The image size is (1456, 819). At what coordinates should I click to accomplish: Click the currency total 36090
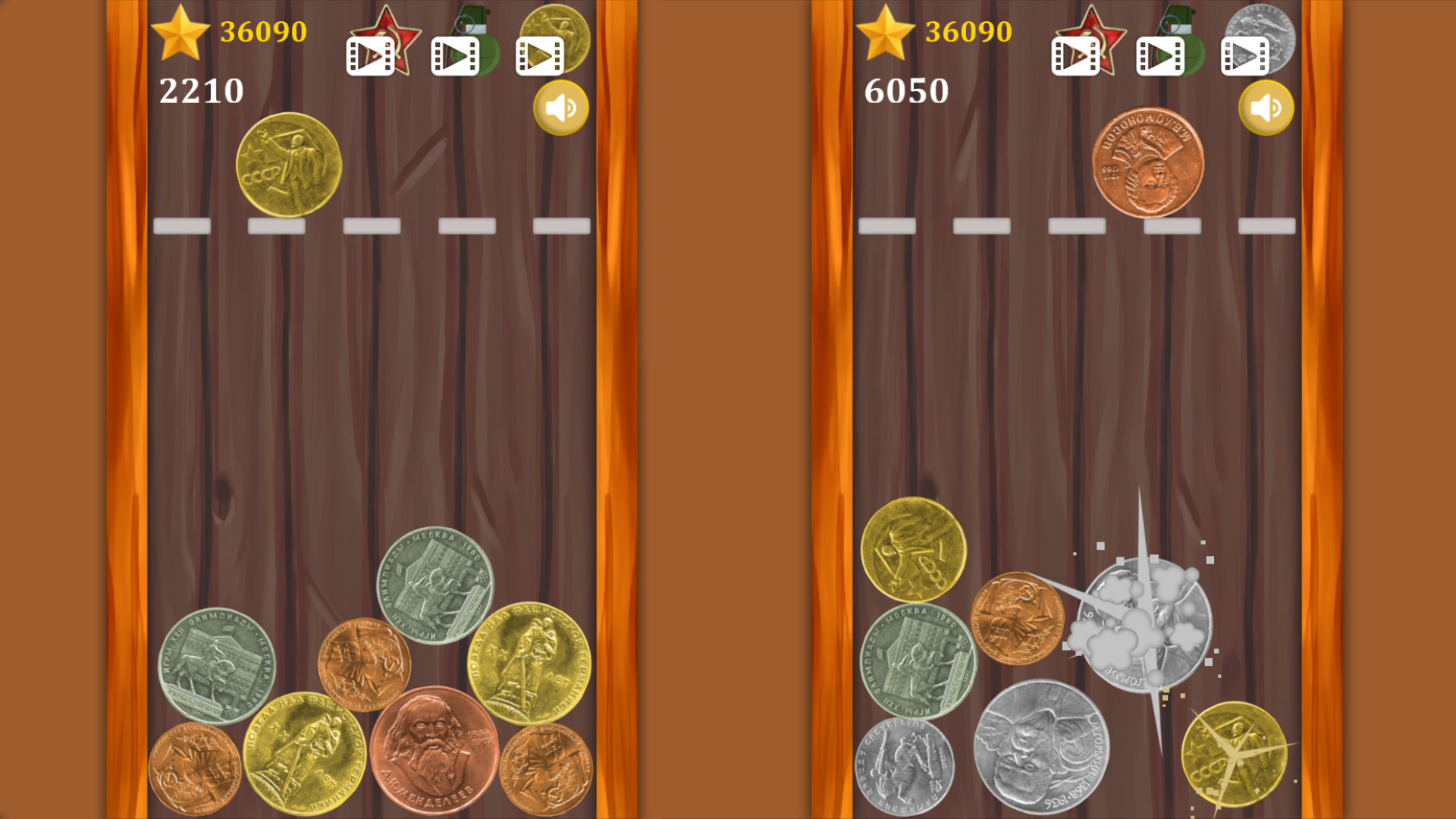coord(262,32)
